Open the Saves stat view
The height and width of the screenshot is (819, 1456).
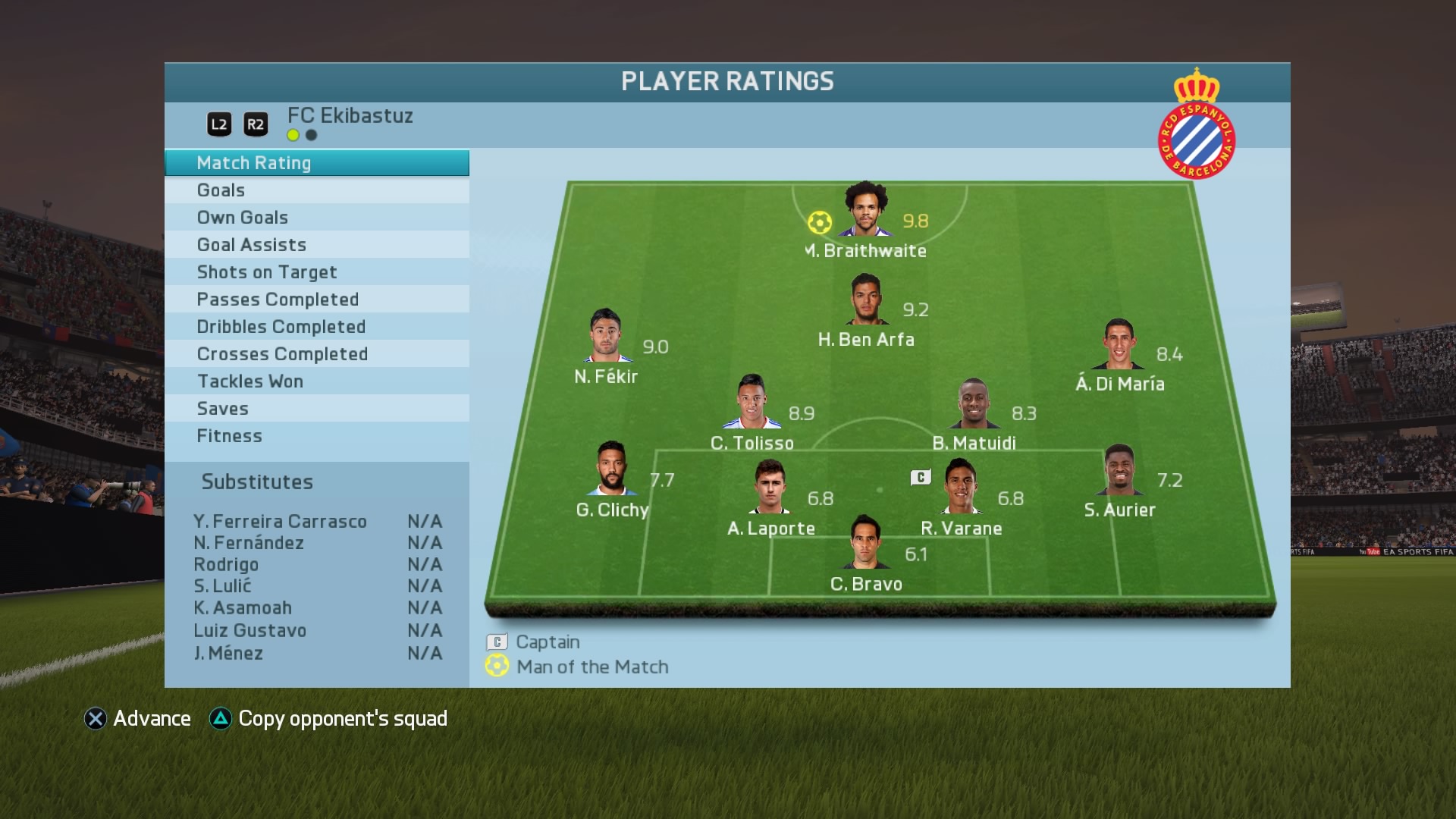pyautogui.click(x=316, y=409)
